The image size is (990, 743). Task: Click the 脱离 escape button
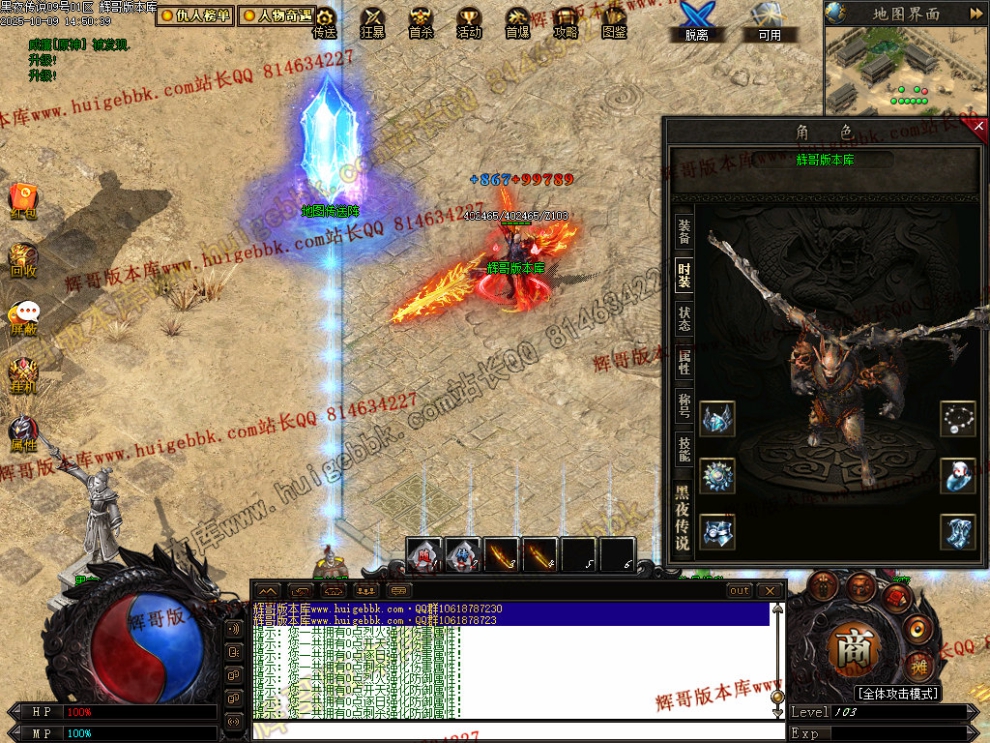(696, 21)
